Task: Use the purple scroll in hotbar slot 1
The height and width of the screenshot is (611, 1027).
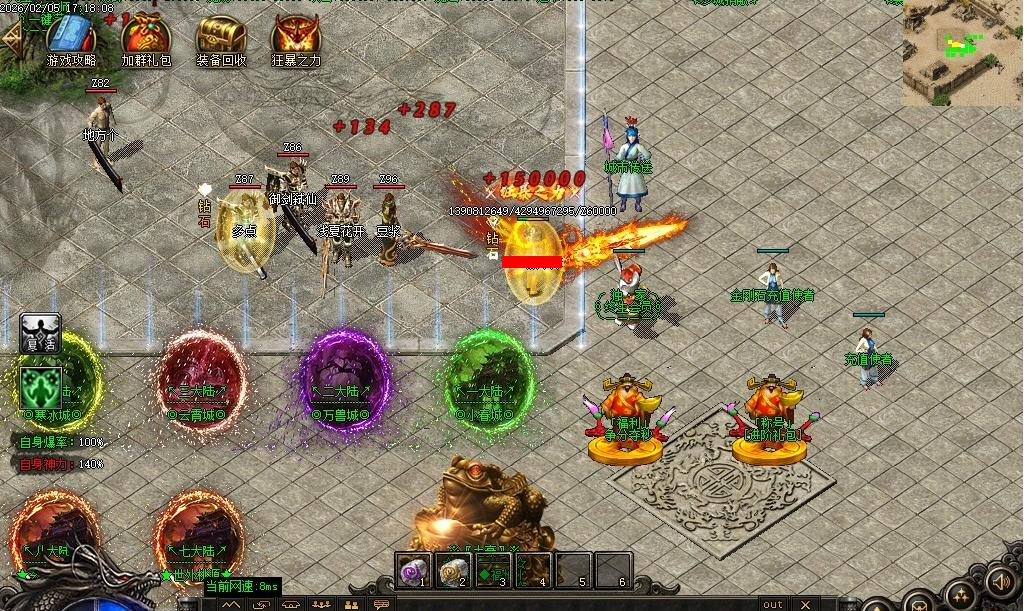Action: tap(412, 570)
